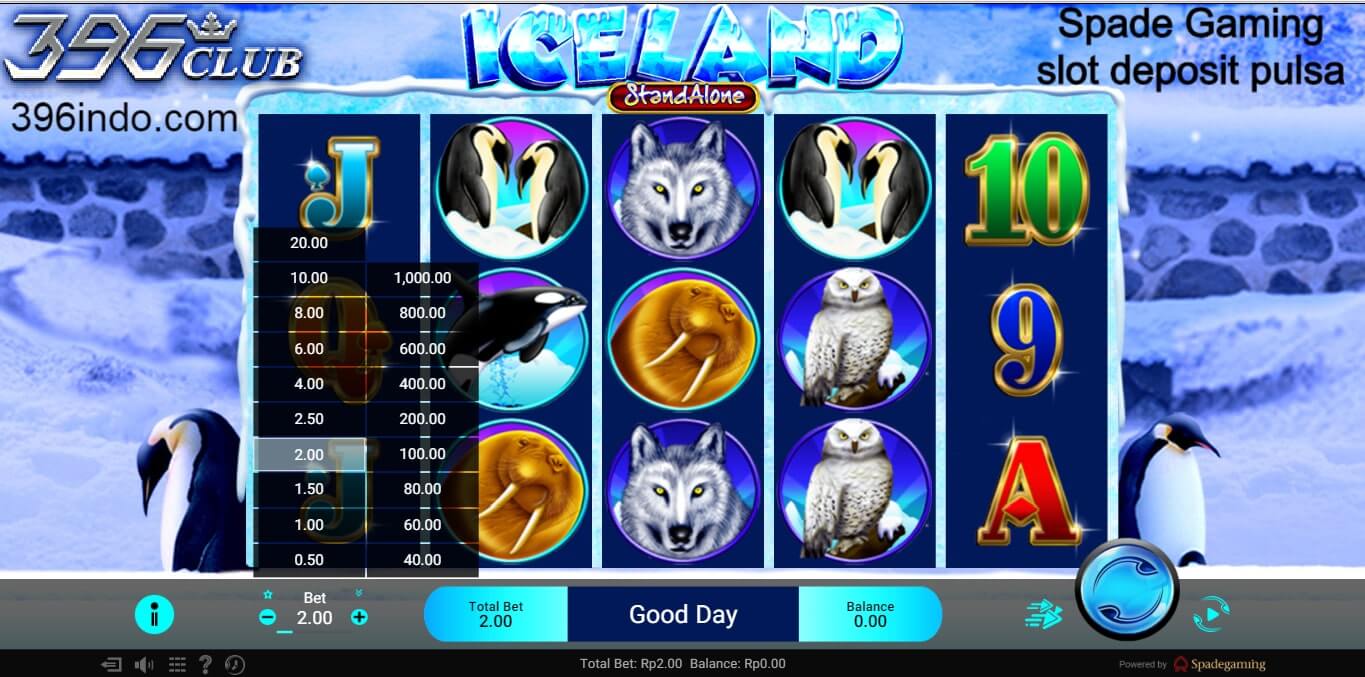The image size is (1365, 677).
Task: Choose the 20.00 bet option
Action: click(x=309, y=243)
